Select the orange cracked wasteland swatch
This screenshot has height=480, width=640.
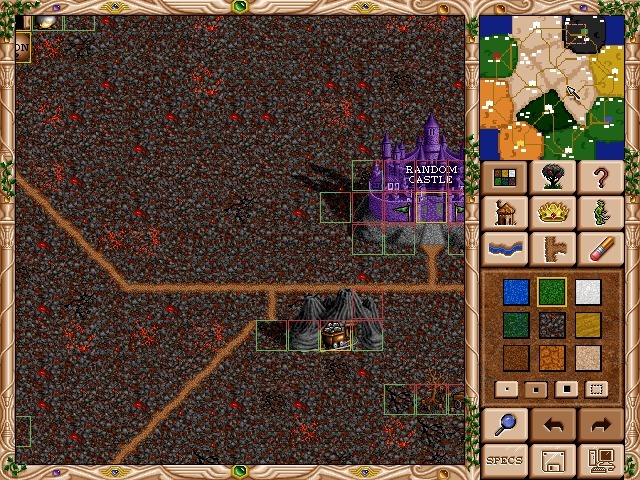[x=552, y=358]
